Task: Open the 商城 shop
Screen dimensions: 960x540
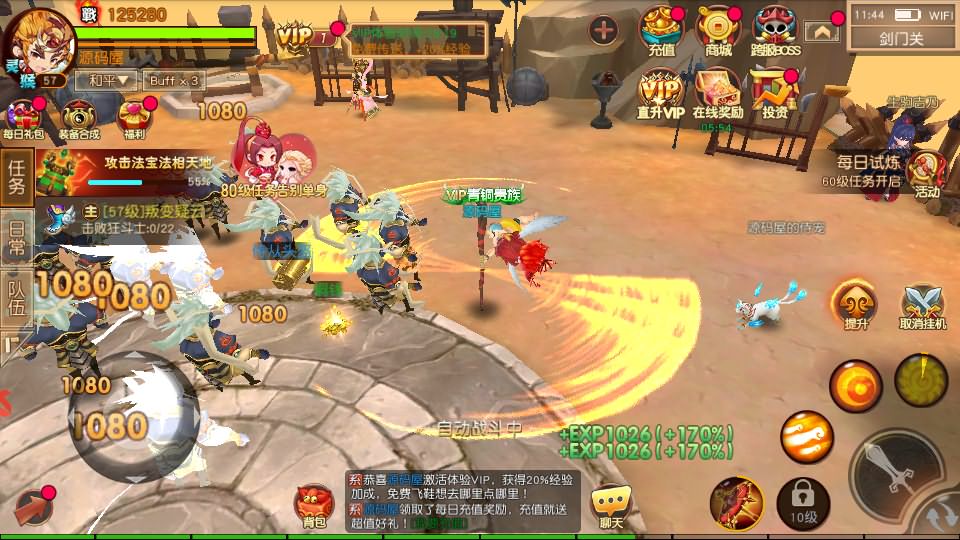Action: (x=717, y=31)
